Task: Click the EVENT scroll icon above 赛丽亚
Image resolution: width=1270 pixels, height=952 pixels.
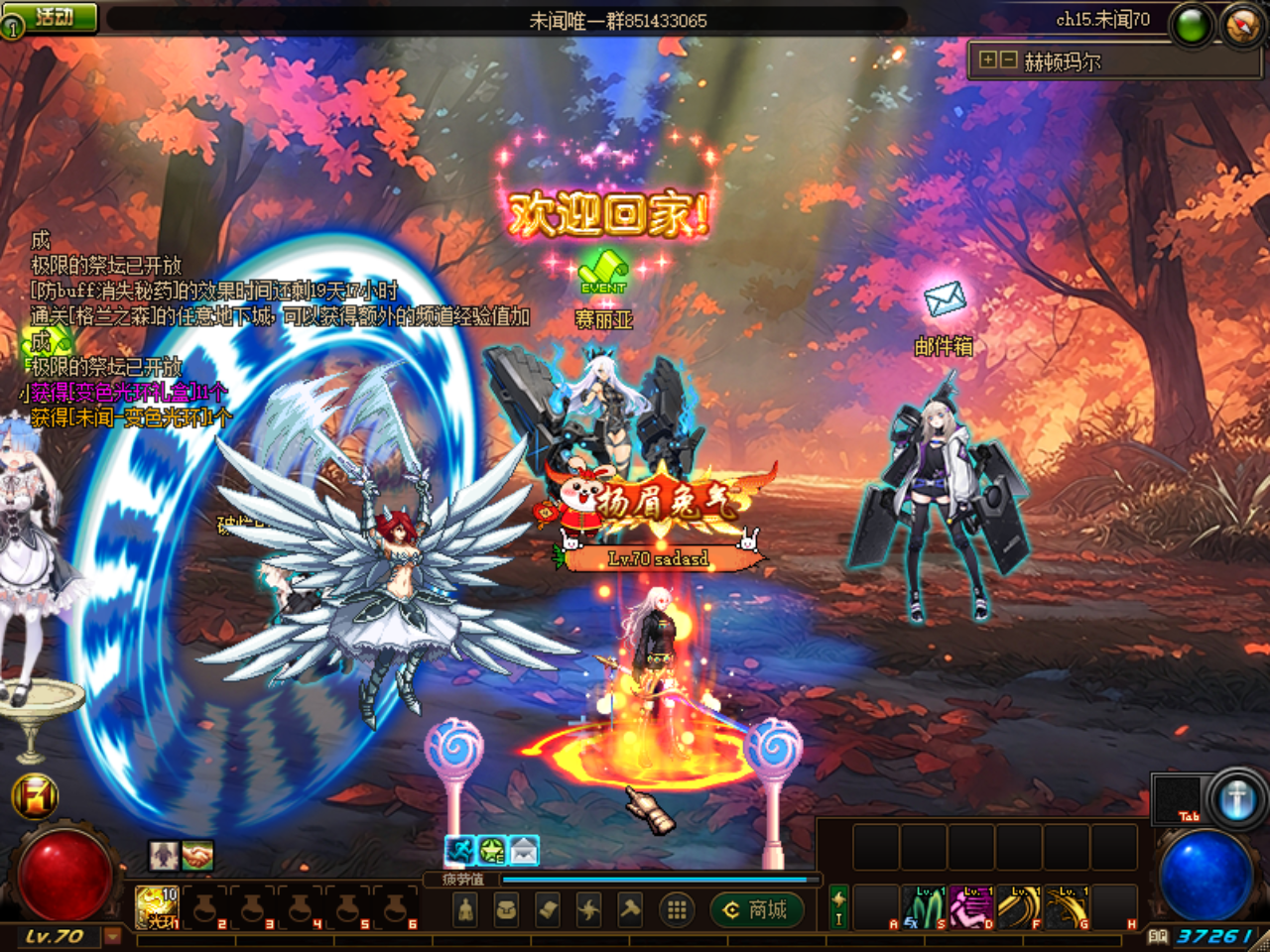Action: [x=605, y=270]
